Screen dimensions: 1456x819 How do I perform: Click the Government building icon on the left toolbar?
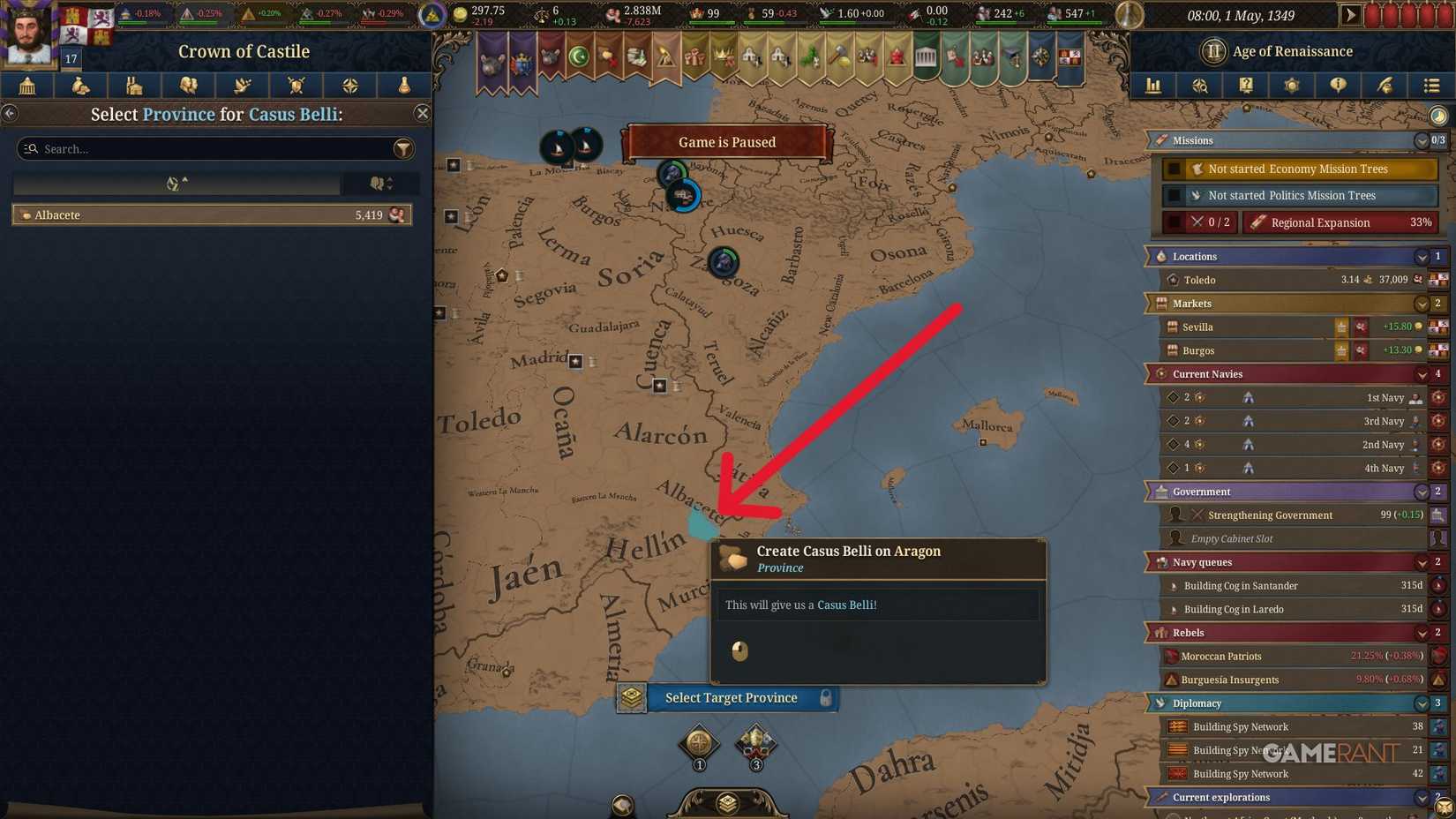pyautogui.click(x=26, y=86)
